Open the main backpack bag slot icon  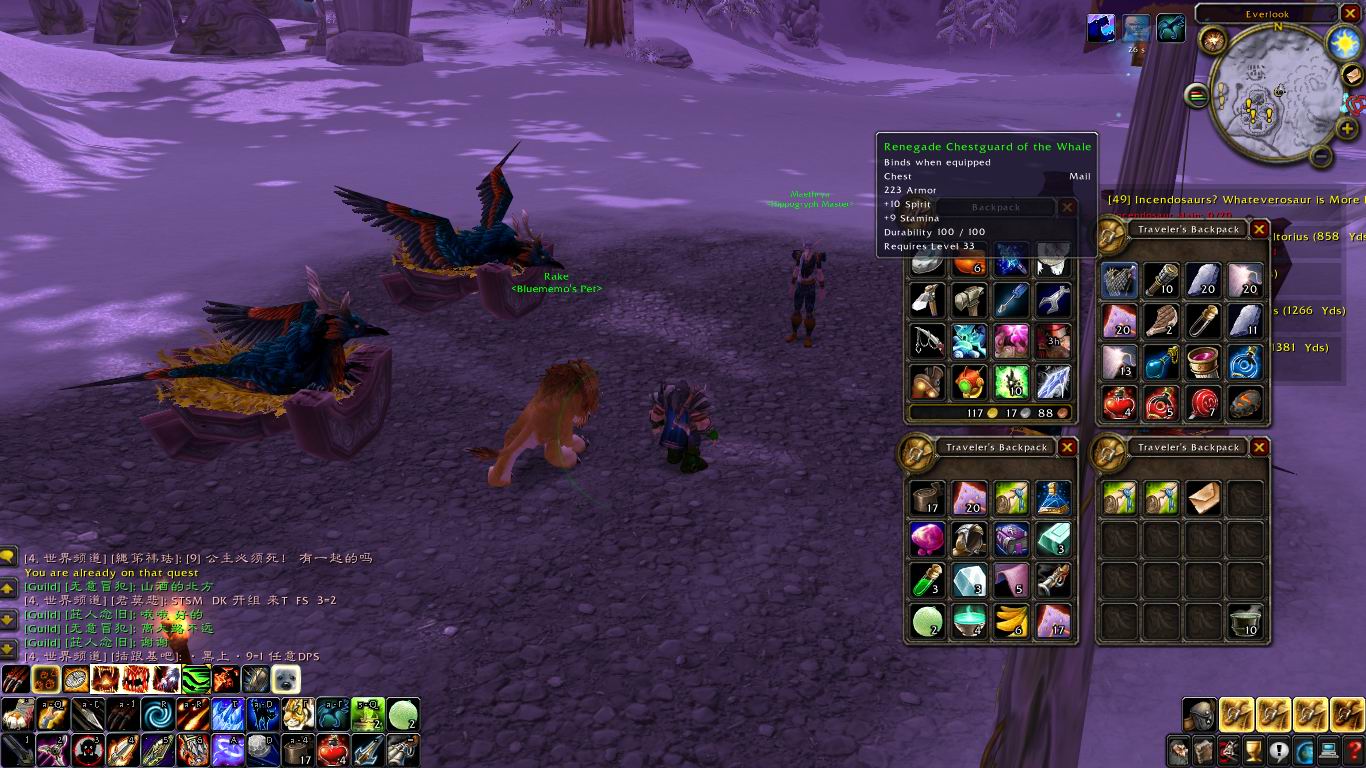click(1199, 715)
